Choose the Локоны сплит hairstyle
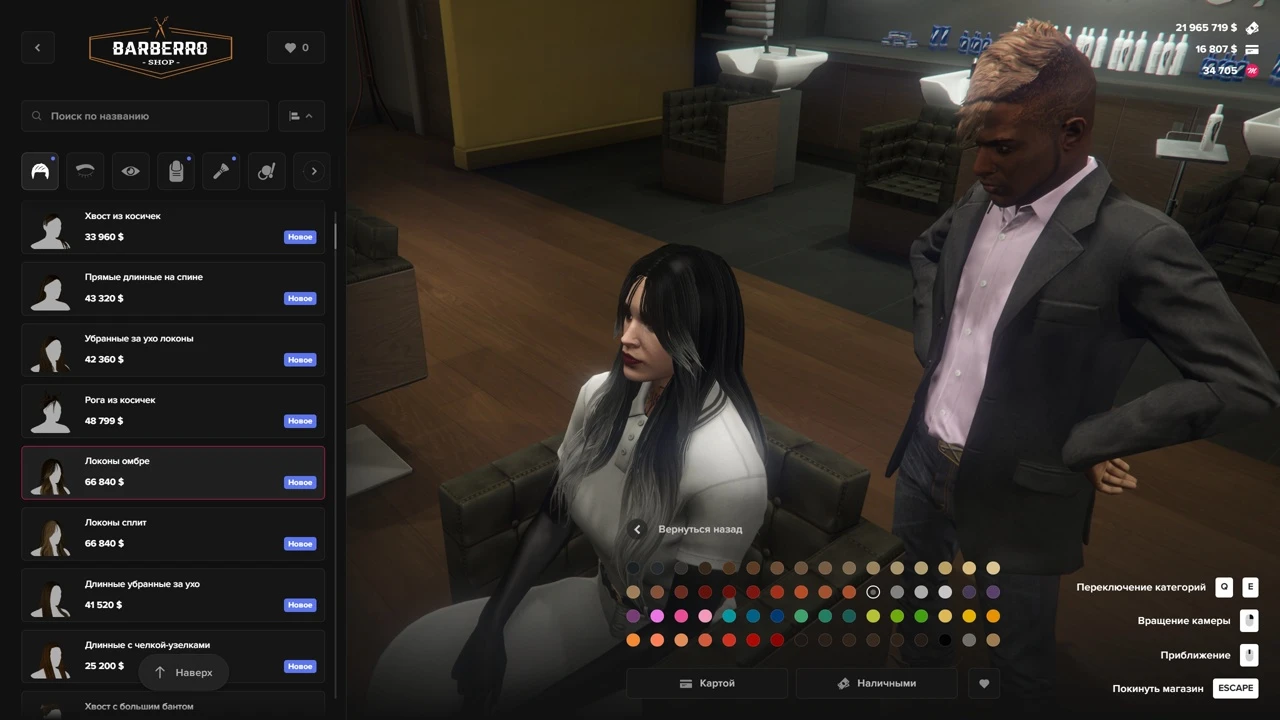 (x=173, y=533)
